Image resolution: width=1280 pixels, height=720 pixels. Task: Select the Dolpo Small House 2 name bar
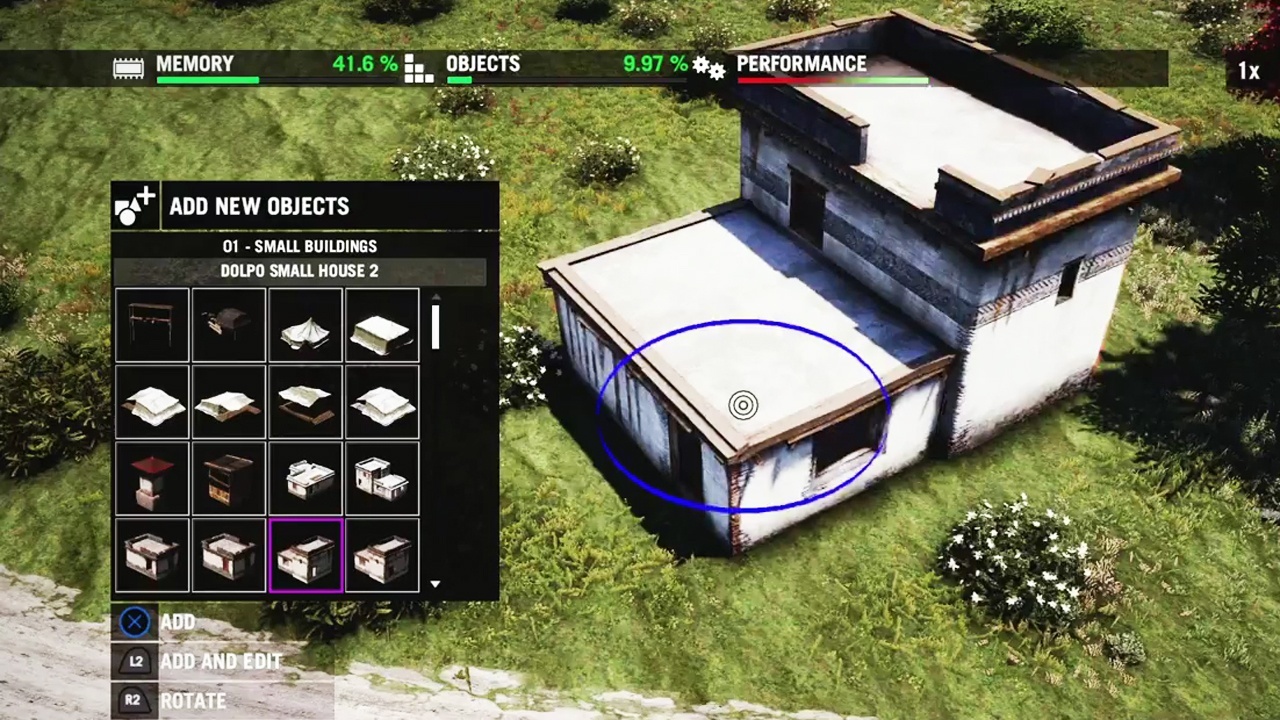(299, 270)
